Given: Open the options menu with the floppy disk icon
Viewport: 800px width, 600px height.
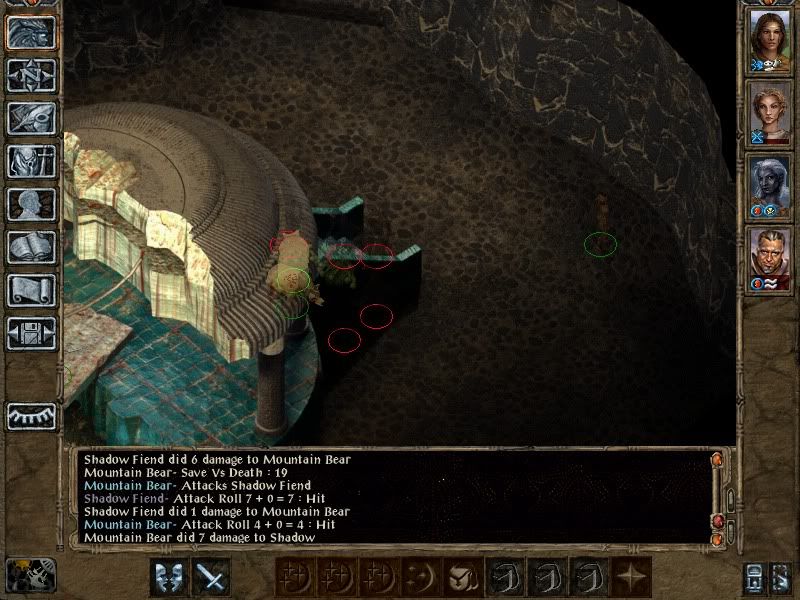Looking at the screenshot, I should (31, 333).
